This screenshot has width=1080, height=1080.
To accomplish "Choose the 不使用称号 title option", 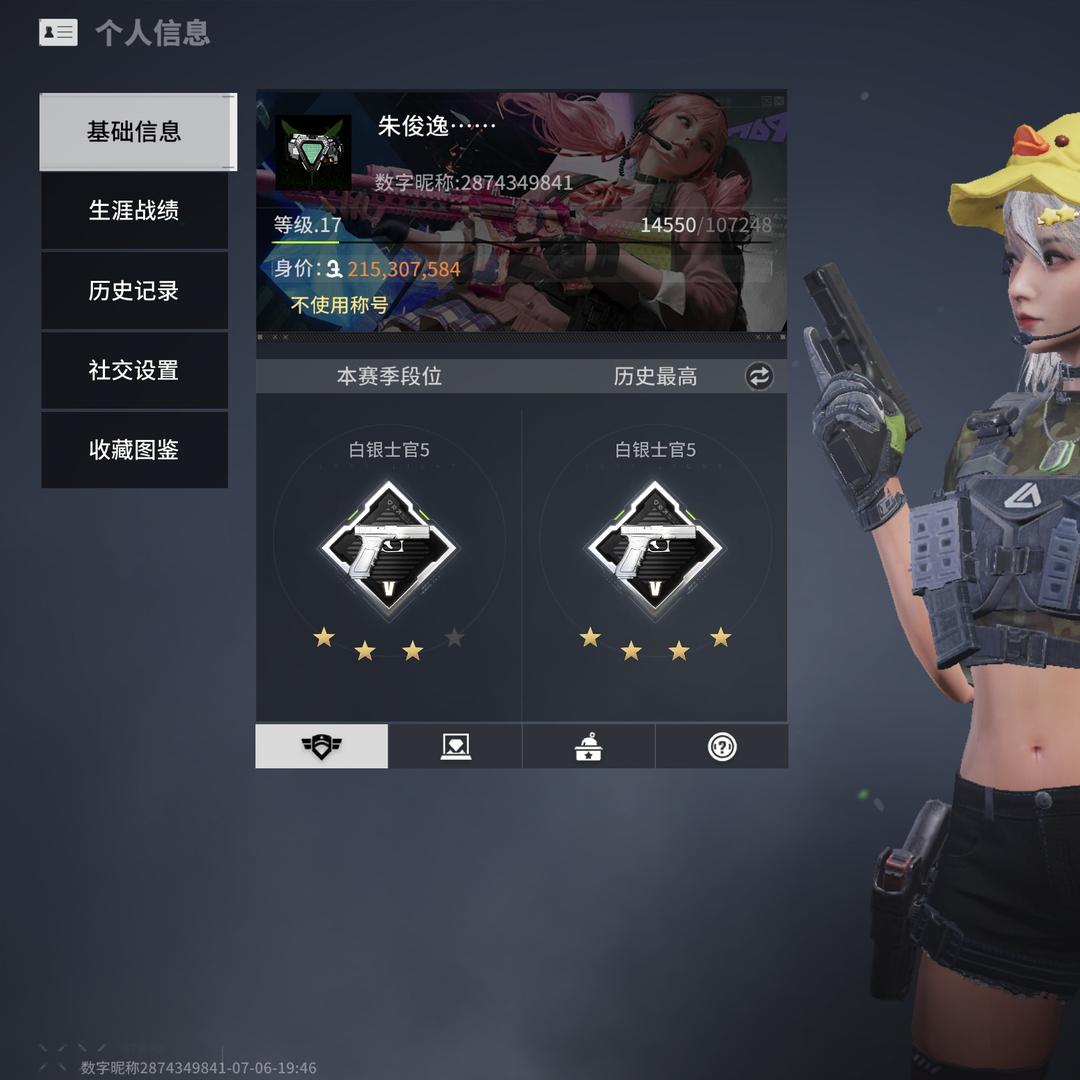I will (339, 305).
